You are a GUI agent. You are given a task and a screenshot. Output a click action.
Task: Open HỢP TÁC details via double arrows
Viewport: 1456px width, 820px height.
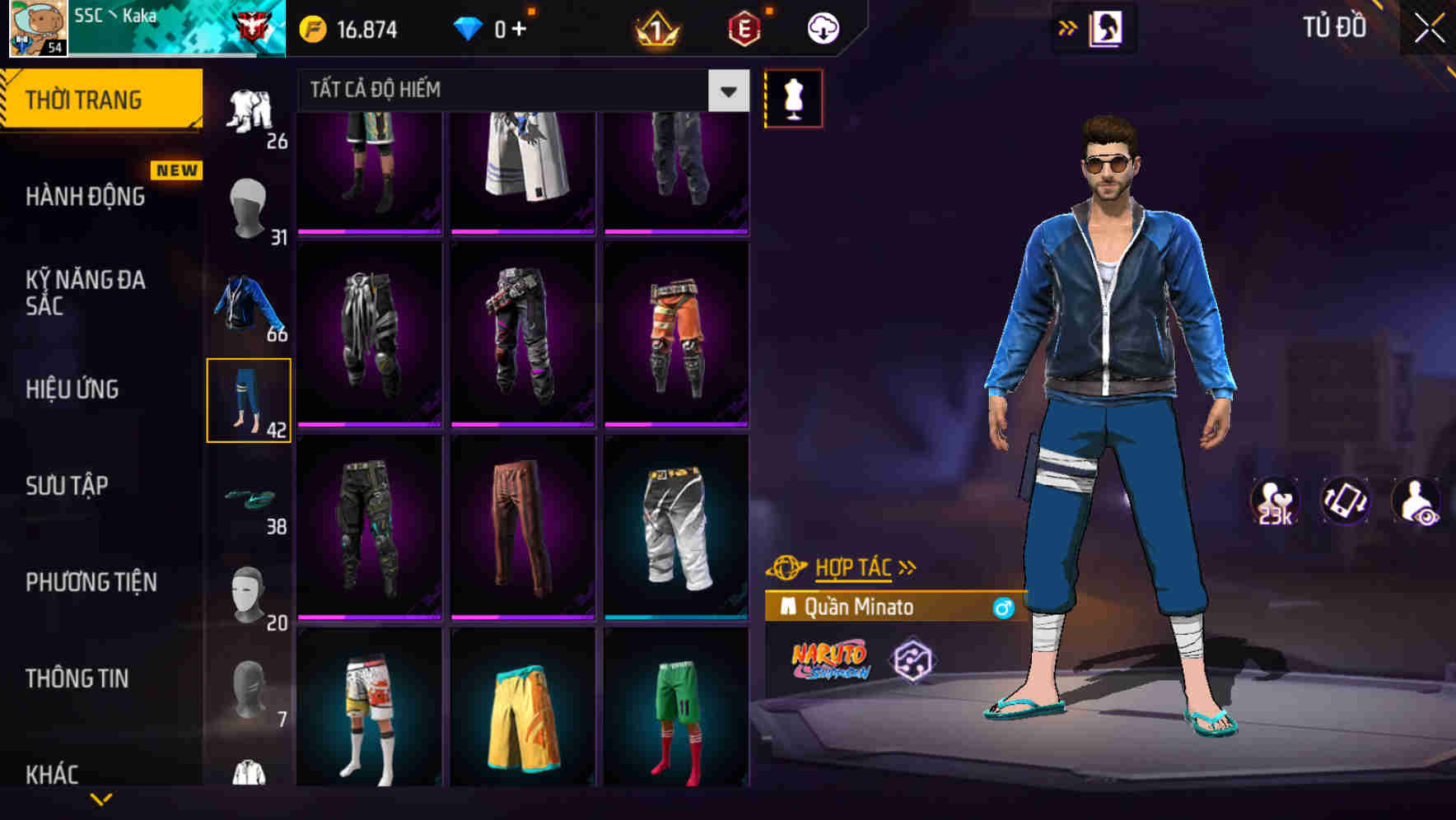[x=907, y=566]
